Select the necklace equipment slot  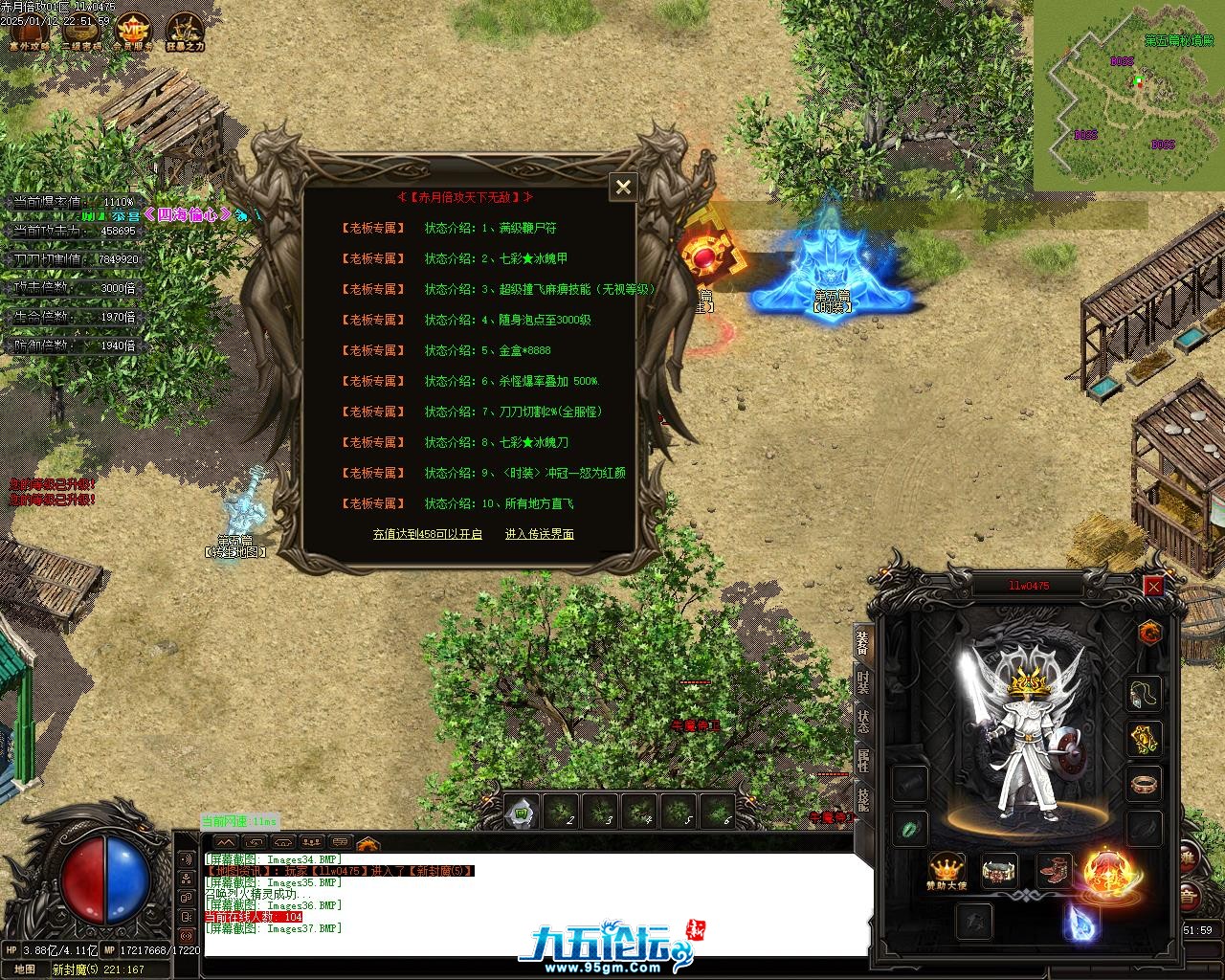(x=1144, y=693)
